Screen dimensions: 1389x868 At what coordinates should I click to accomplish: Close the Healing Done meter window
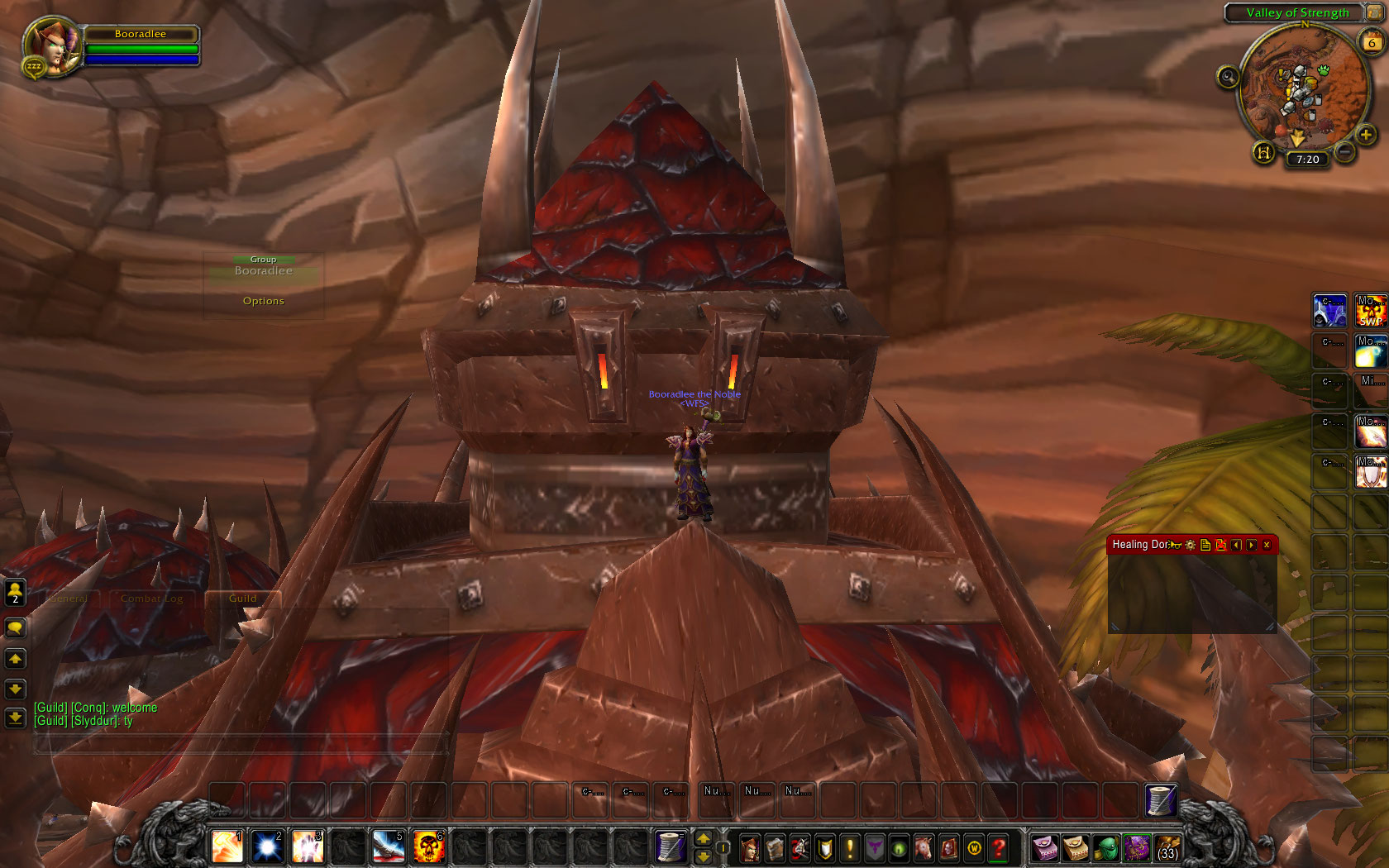pyautogui.click(x=1267, y=545)
